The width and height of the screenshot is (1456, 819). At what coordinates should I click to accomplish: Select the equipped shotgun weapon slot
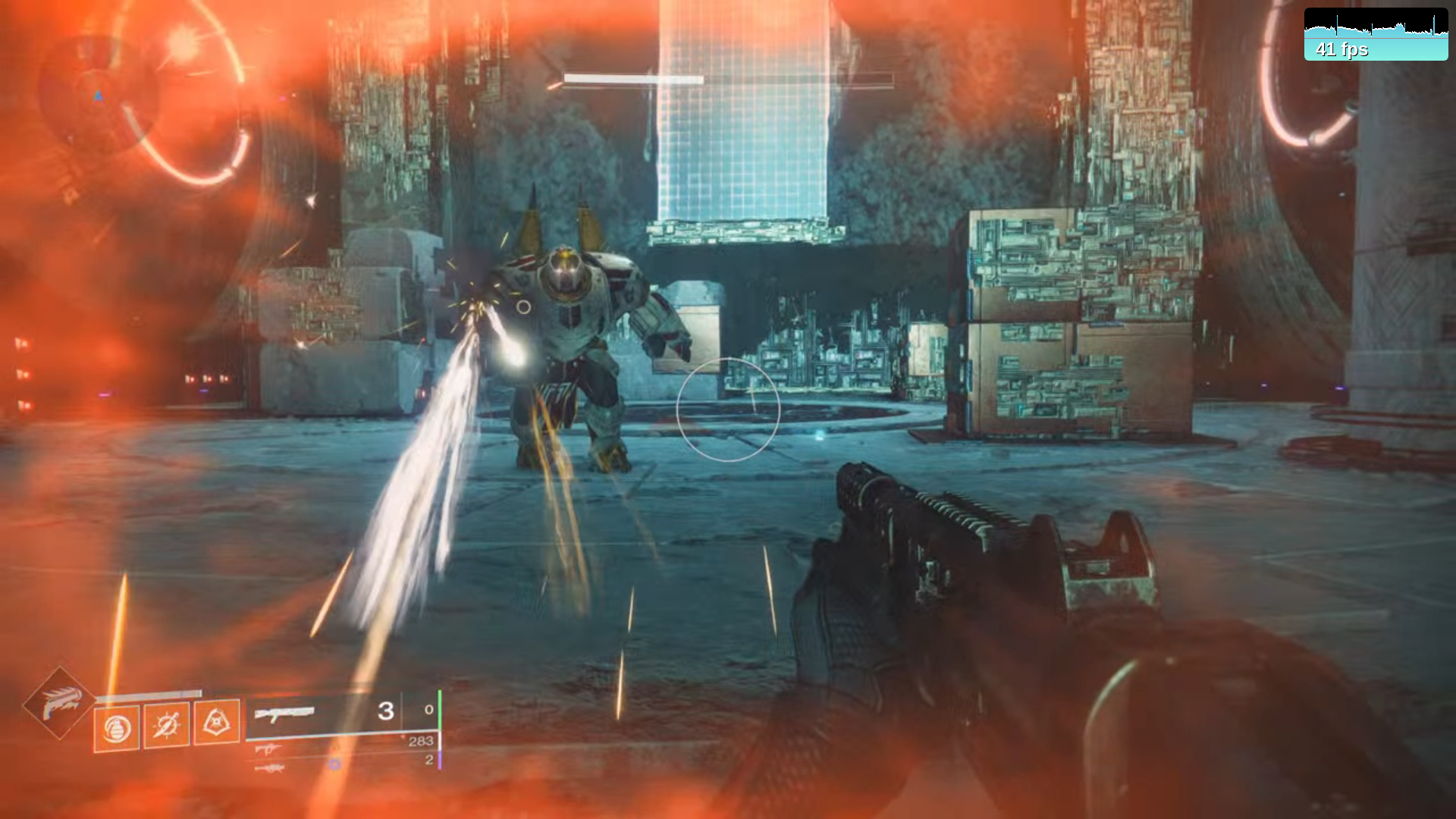(285, 713)
